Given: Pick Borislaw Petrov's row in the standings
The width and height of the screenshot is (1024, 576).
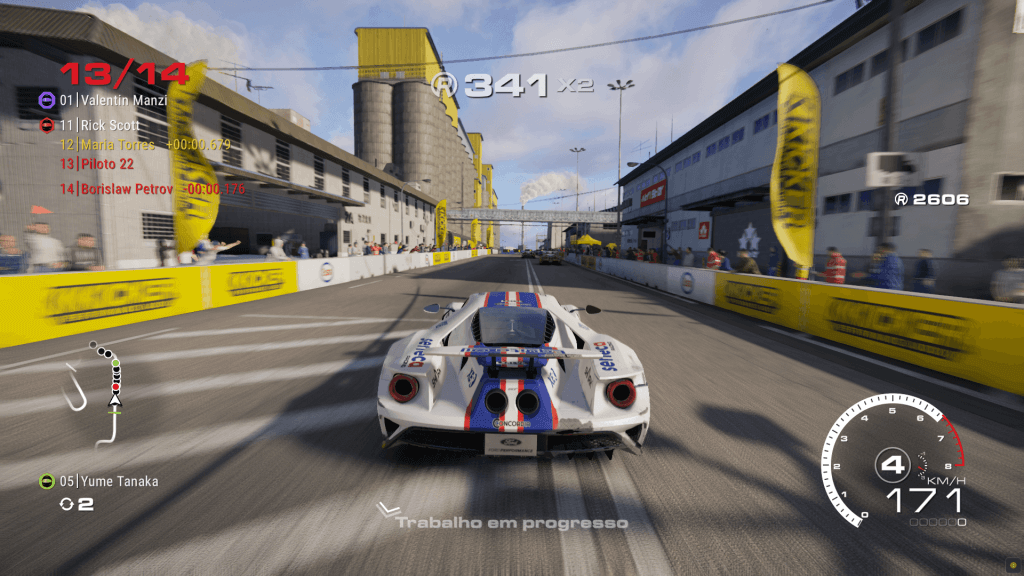Looking at the screenshot, I should point(127,188).
